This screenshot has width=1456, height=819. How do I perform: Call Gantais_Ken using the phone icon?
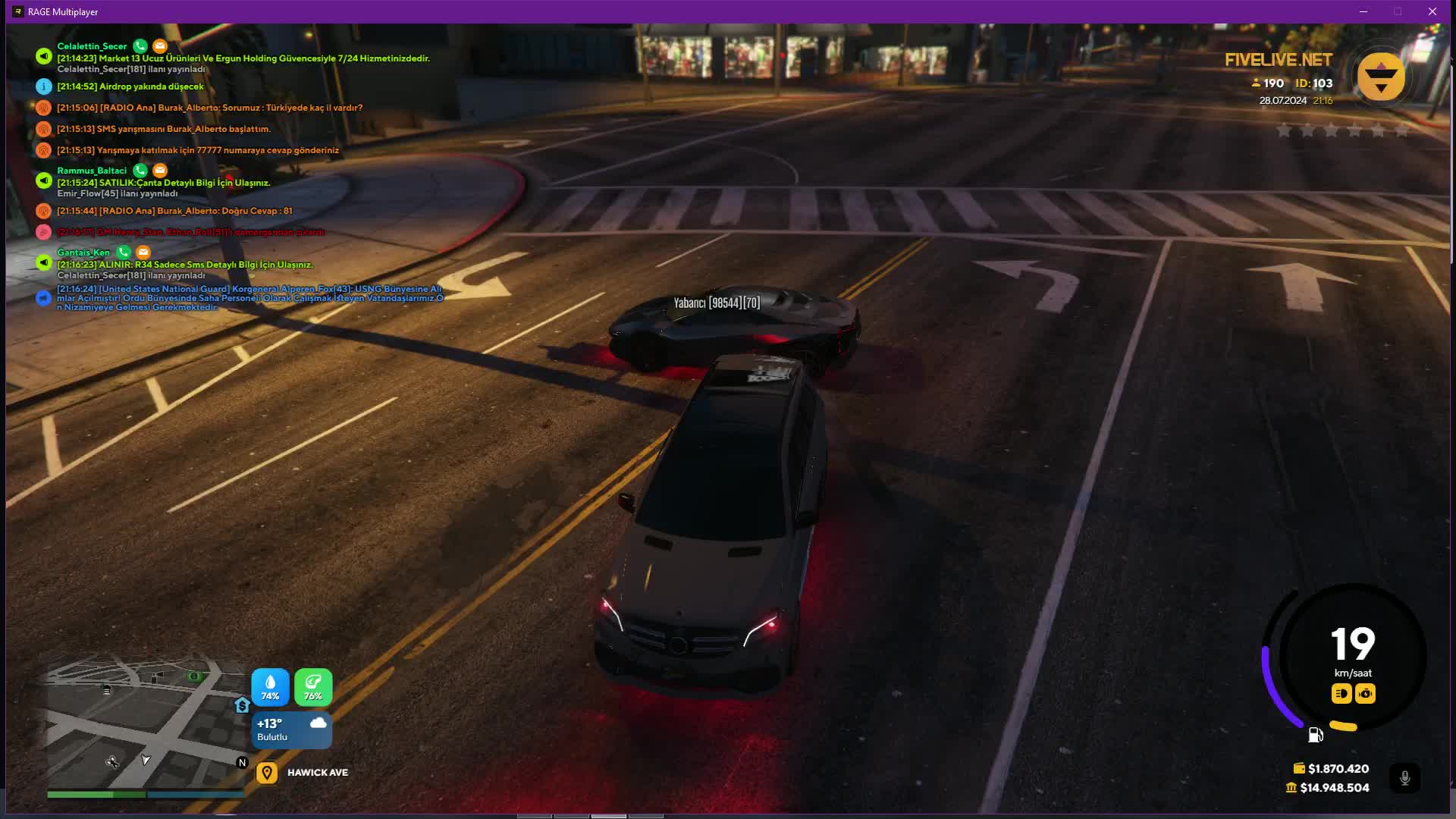[124, 253]
